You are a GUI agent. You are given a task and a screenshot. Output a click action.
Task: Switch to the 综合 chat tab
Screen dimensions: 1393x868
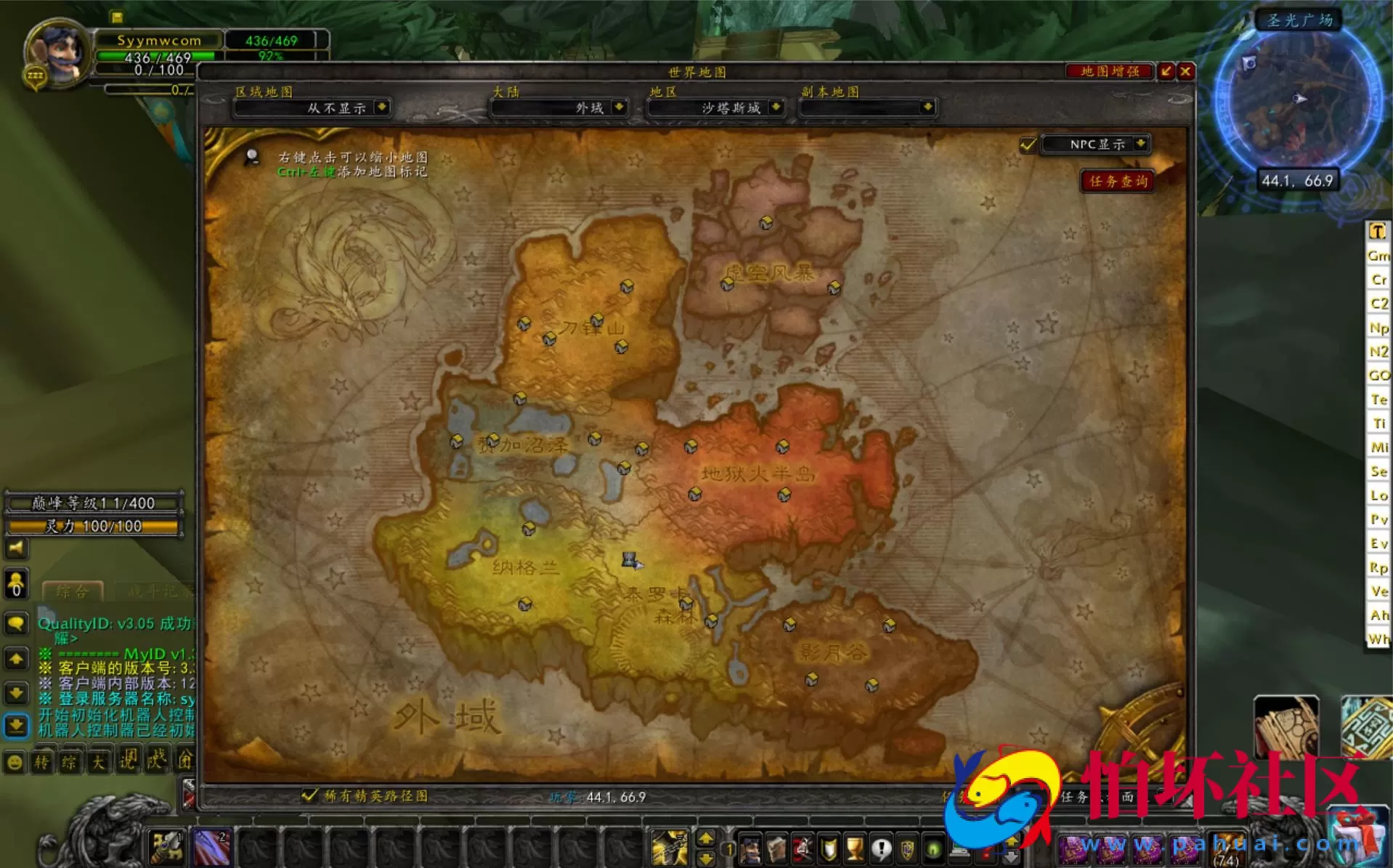point(73,592)
